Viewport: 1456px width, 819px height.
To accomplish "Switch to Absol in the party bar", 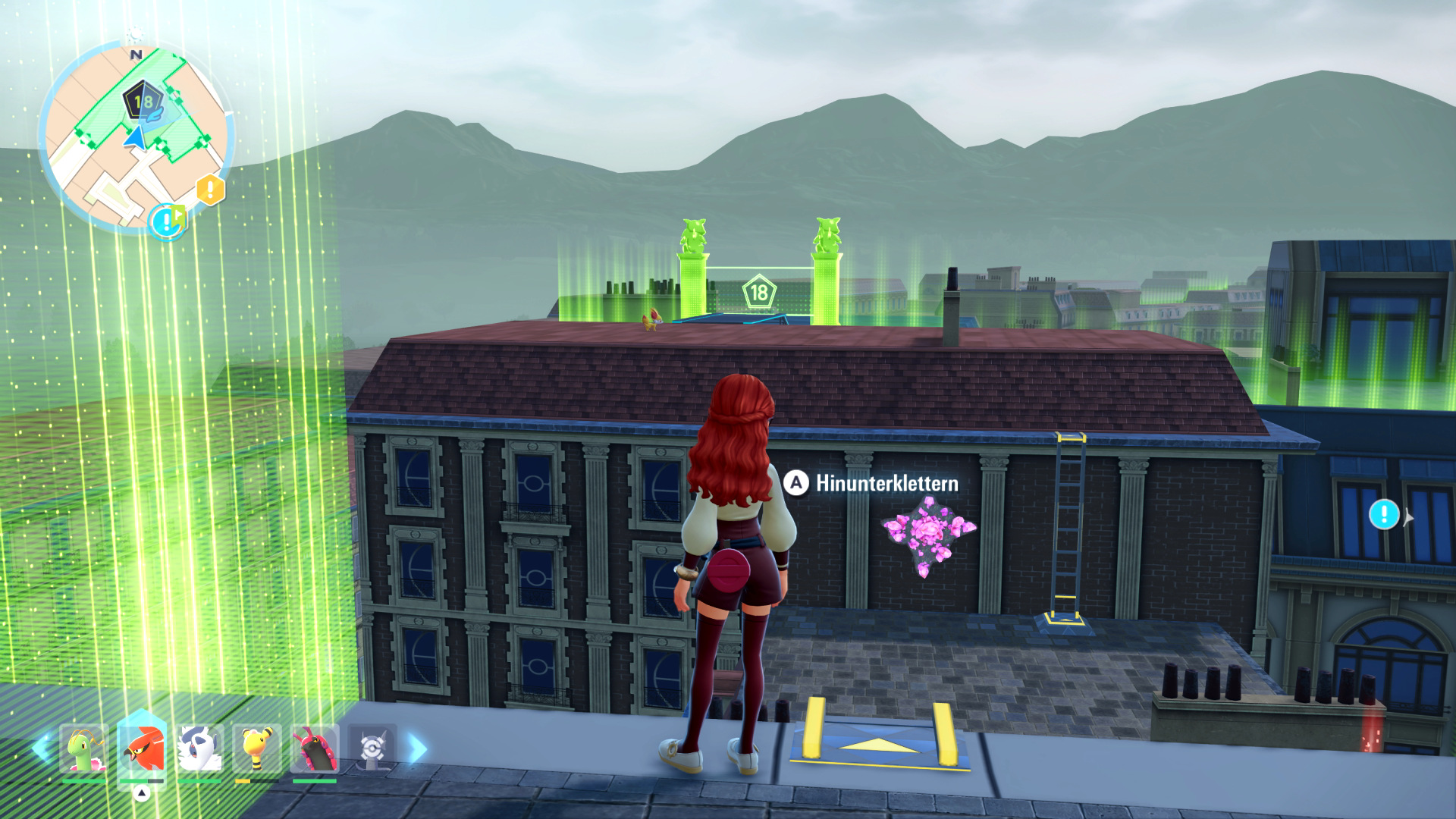I will coord(199,748).
